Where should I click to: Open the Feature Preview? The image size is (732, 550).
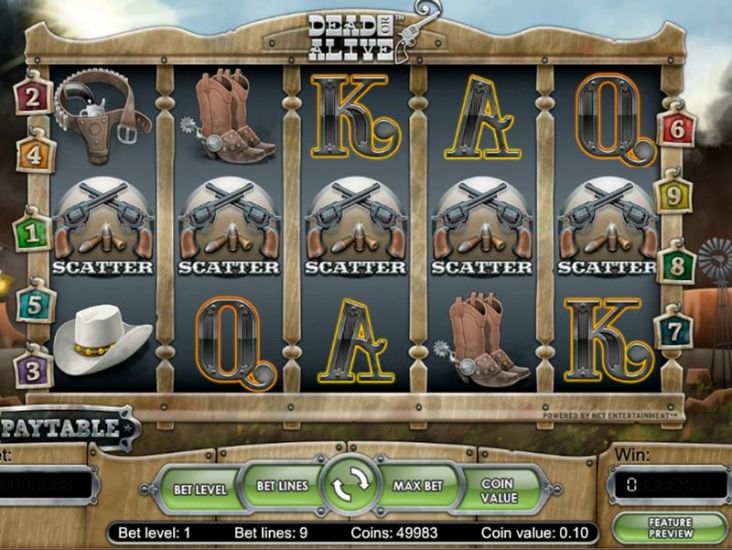point(669,528)
